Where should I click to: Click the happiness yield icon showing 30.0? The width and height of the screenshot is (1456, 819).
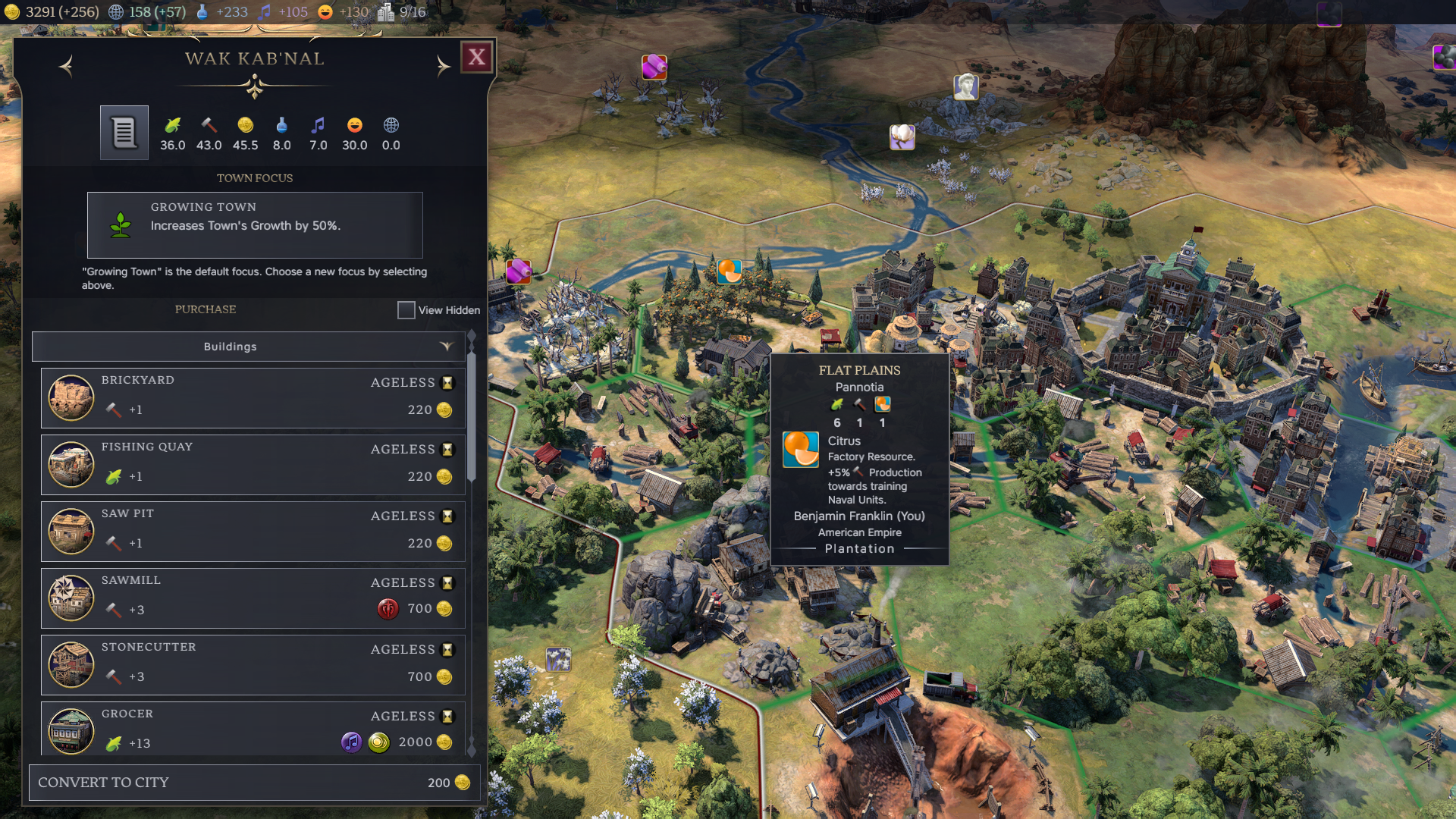[x=354, y=126]
